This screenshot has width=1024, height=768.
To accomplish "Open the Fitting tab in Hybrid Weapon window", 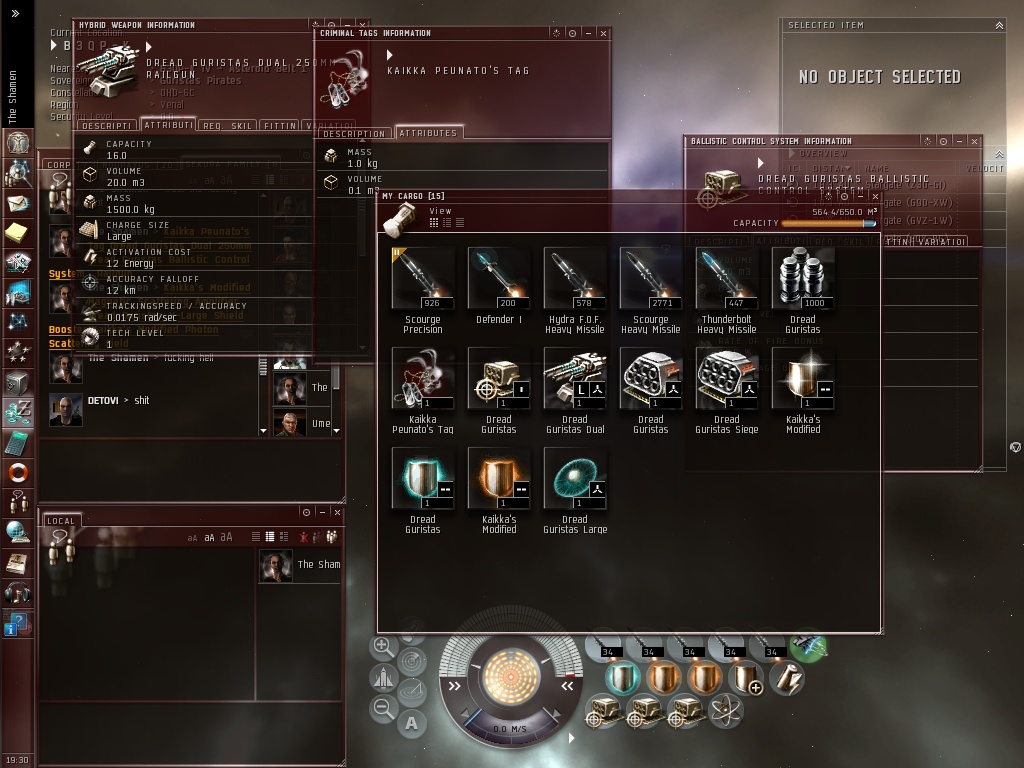I will (279, 126).
